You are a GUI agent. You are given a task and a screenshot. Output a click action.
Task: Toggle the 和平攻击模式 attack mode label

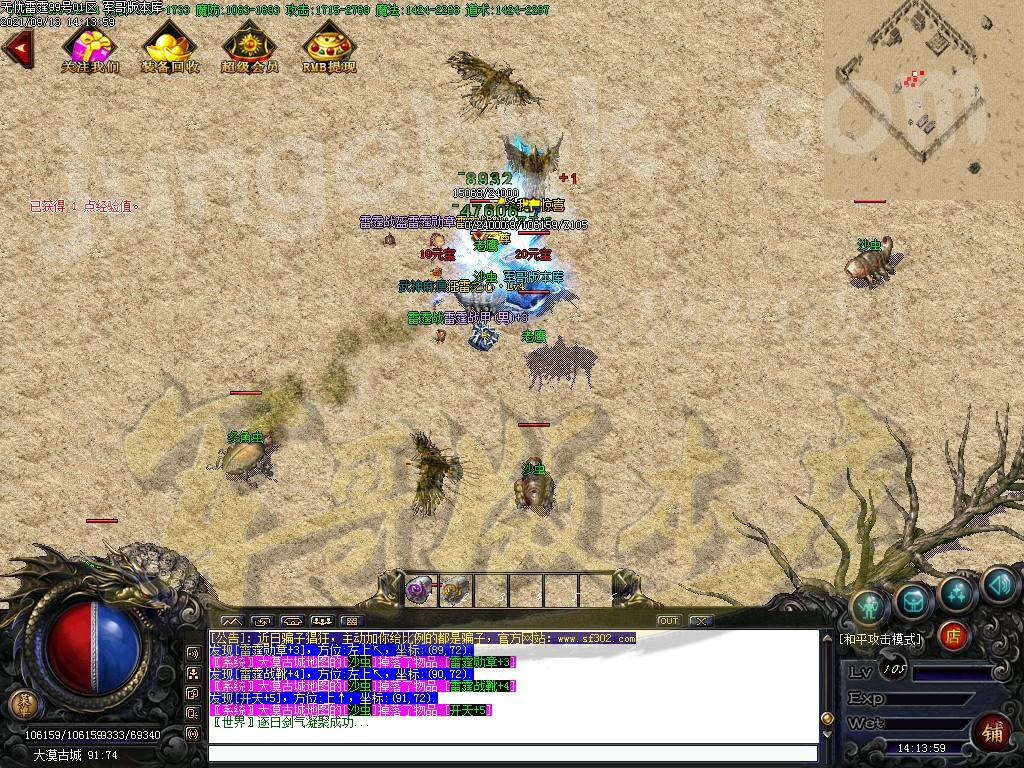pos(881,638)
